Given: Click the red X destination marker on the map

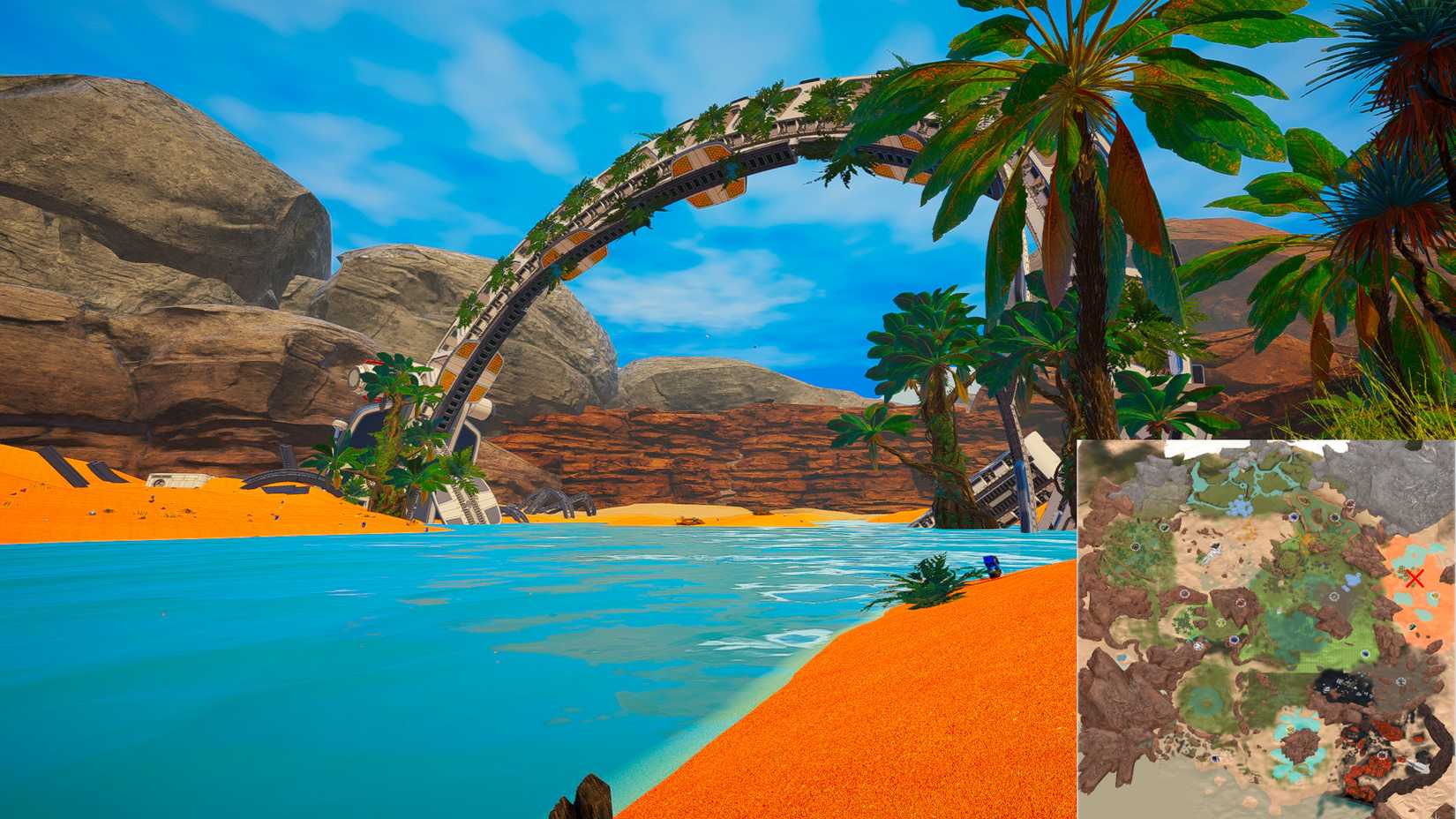Looking at the screenshot, I should [1413, 578].
